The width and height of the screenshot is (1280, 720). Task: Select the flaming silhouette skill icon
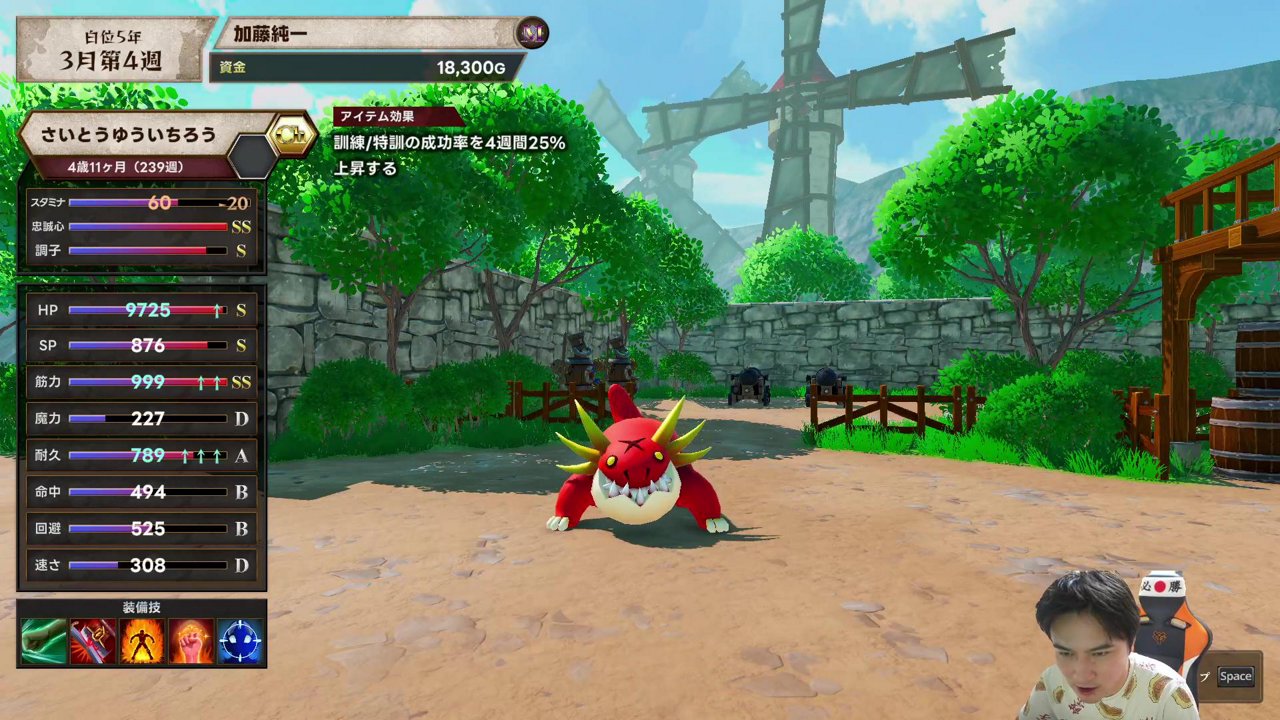point(142,642)
